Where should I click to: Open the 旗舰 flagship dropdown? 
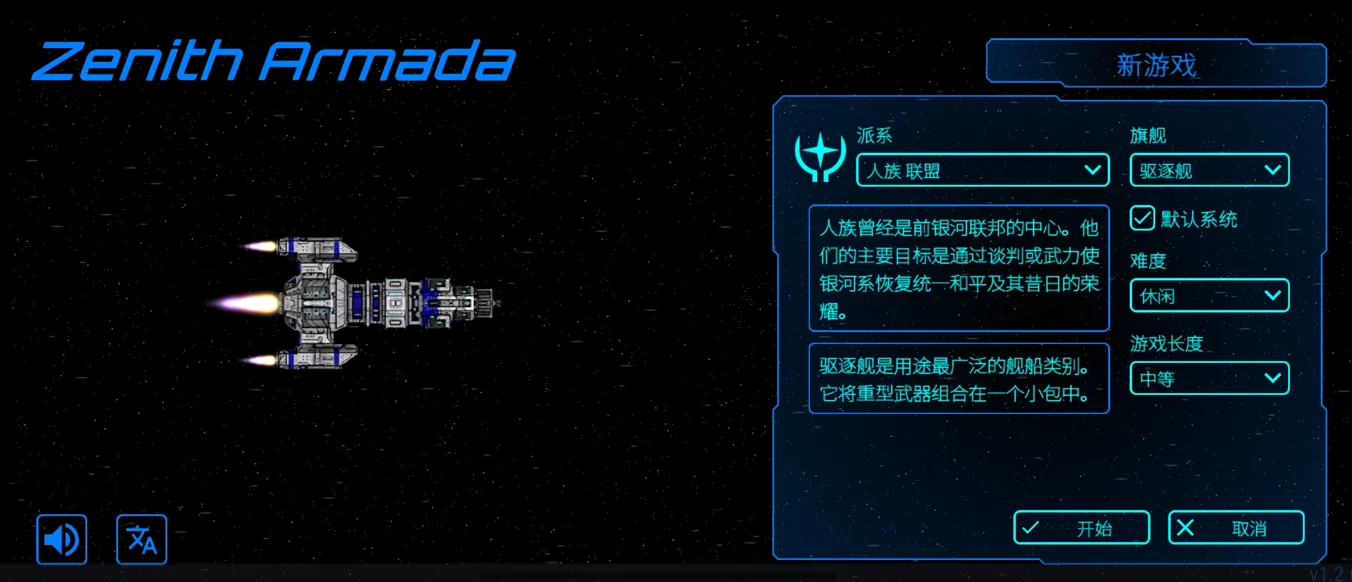tap(1209, 170)
